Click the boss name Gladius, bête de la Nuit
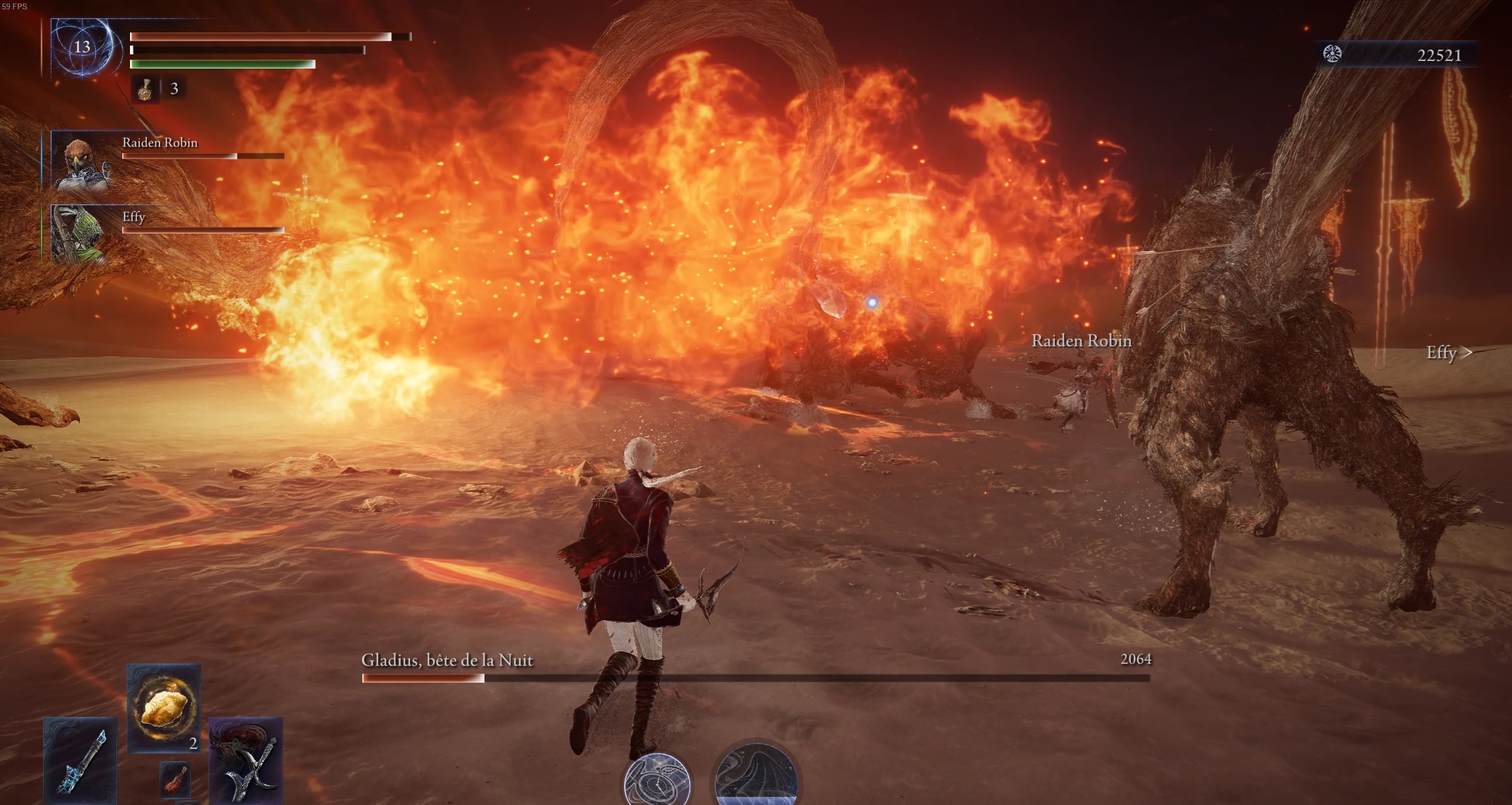The height and width of the screenshot is (805, 1512). tap(447, 660)
